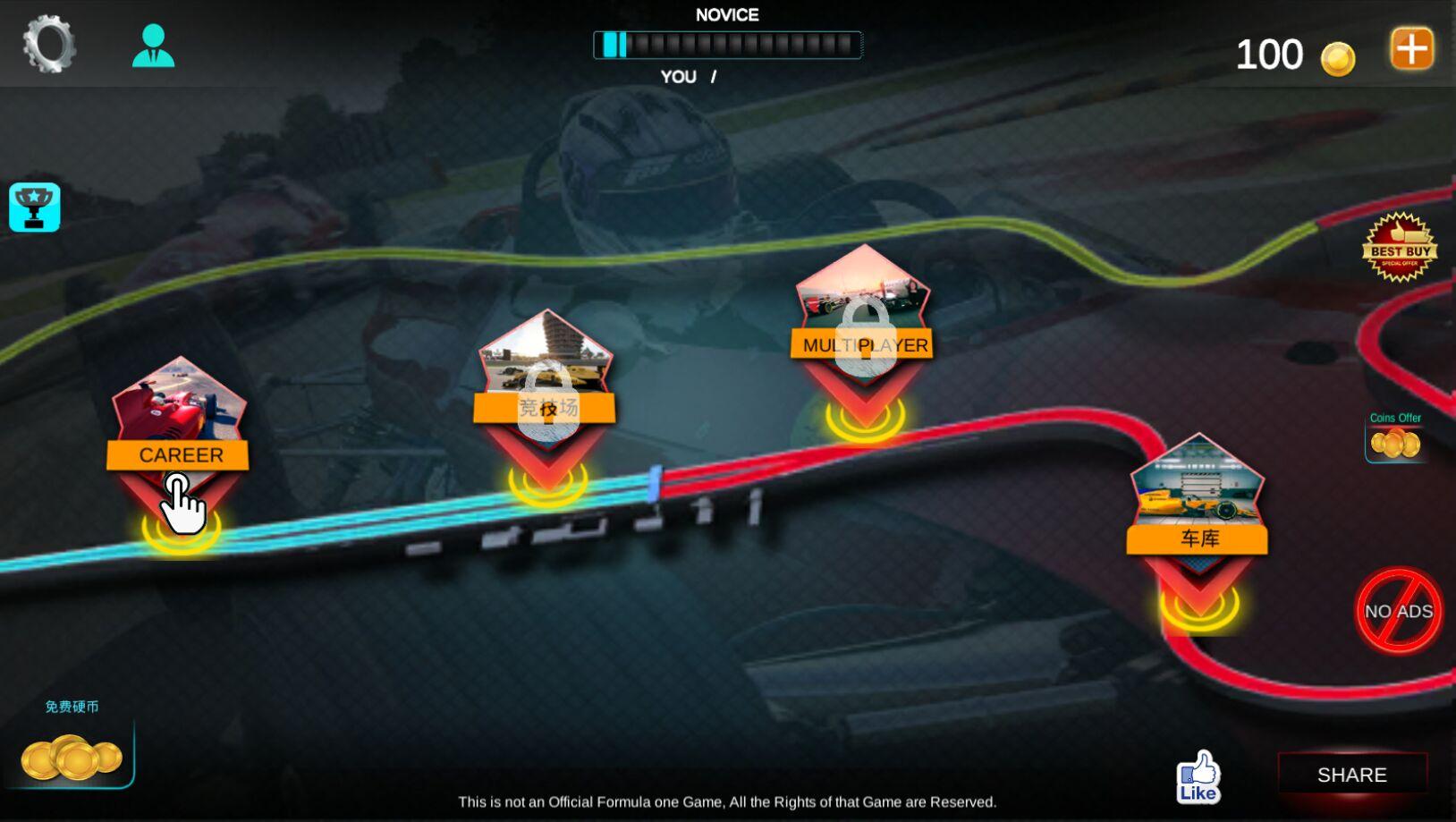Click the NO ADS purchase button
1456x822 pixels.
click(x=1398, y=611)
